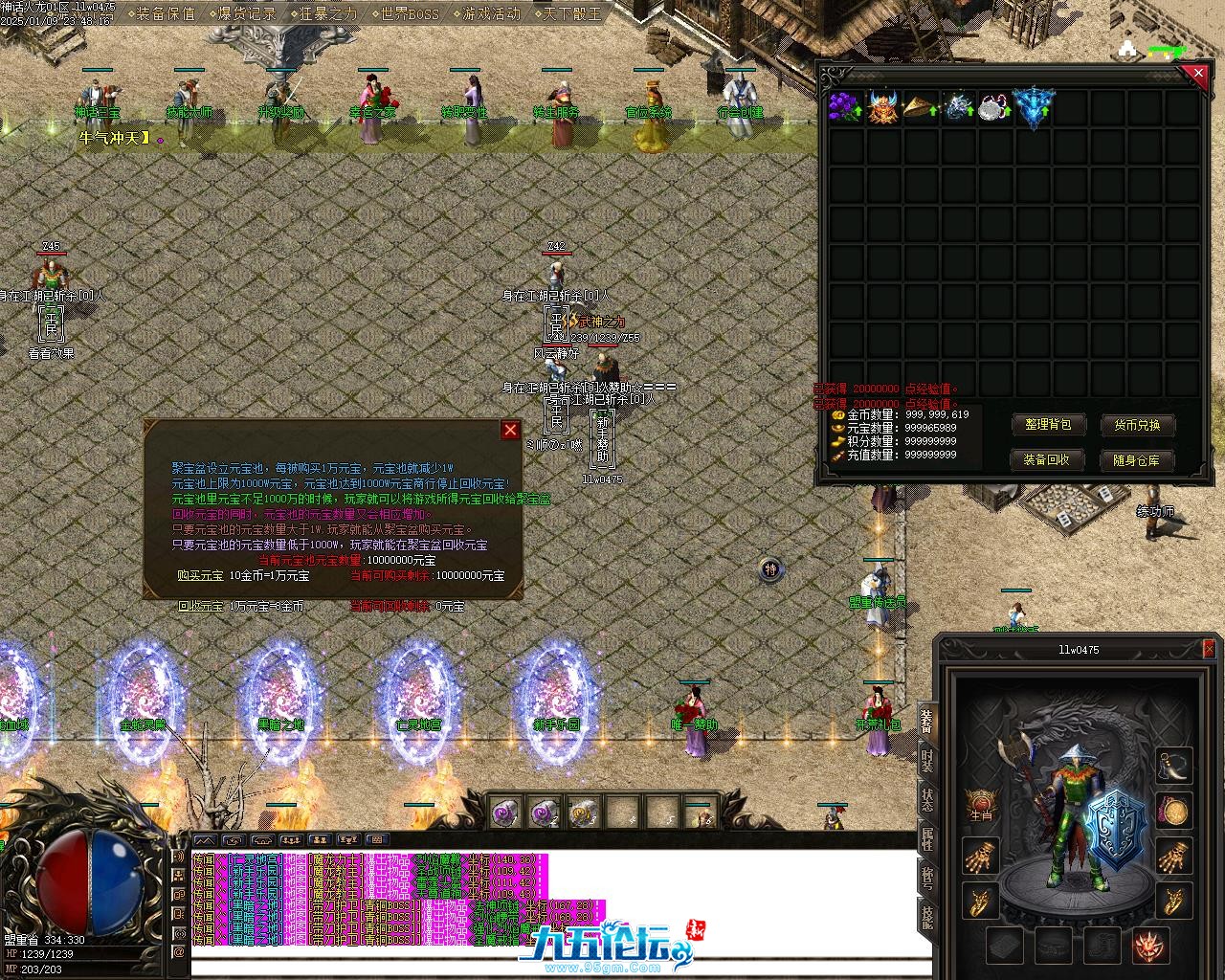Select the blue crystal shield item in bag
The height and width of the screenshot is (980, 1225).
[x=1032, y=106]
